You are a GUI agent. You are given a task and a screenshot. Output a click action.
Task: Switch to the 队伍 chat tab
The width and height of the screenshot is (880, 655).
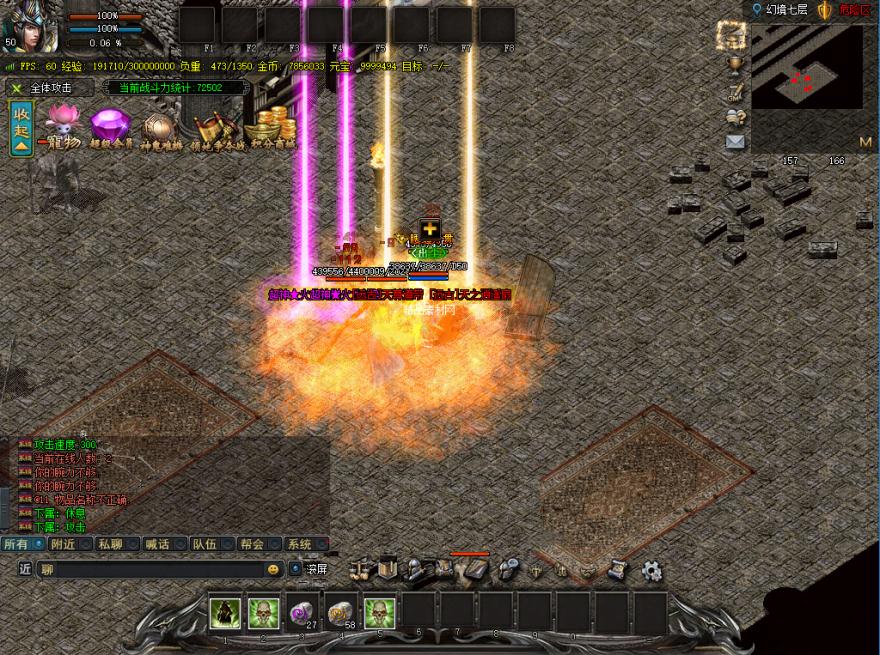[x=205, y=544]
